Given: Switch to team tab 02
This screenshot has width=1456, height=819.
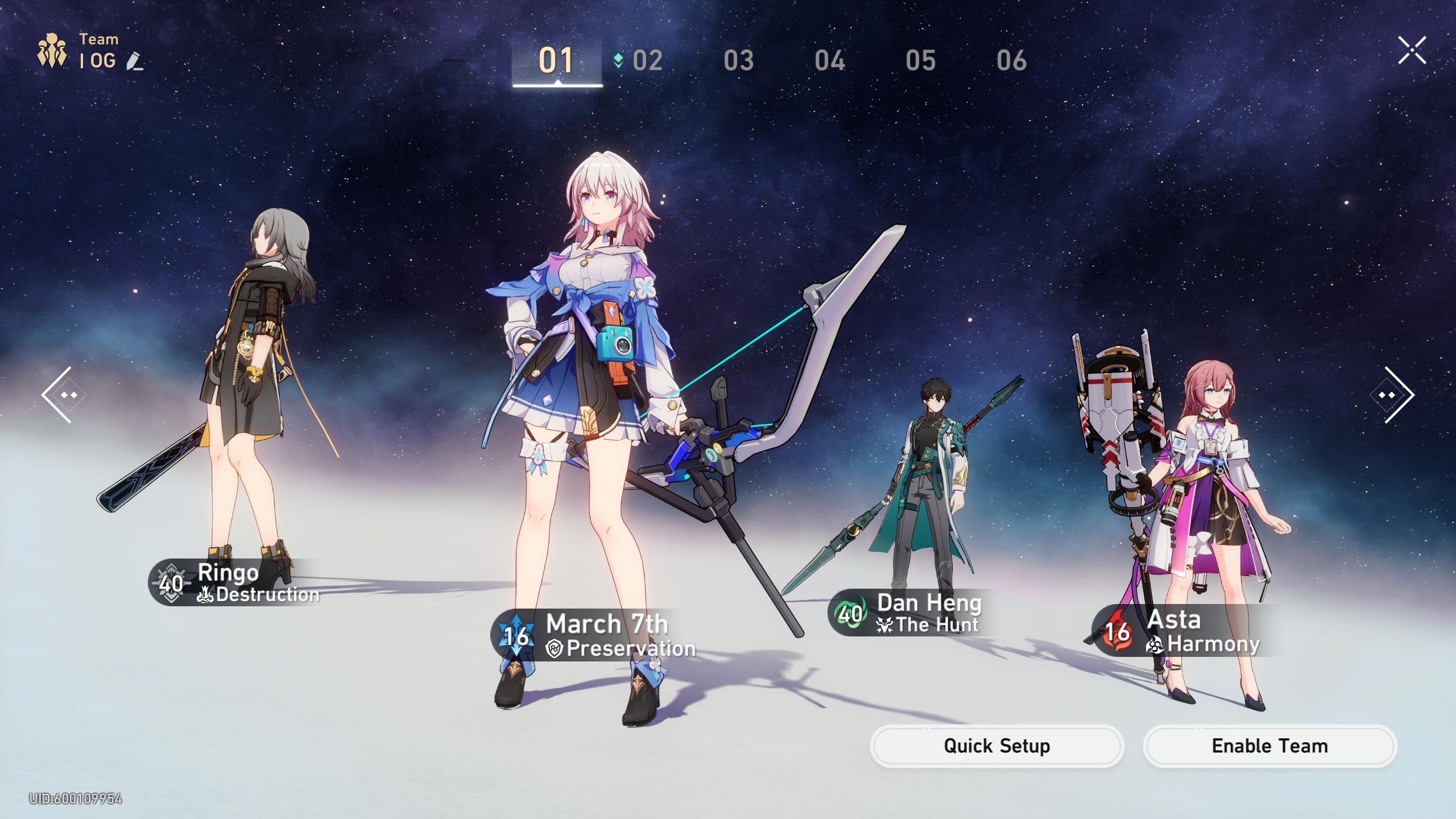Looking at the screenshot, I should coord(647,60).
